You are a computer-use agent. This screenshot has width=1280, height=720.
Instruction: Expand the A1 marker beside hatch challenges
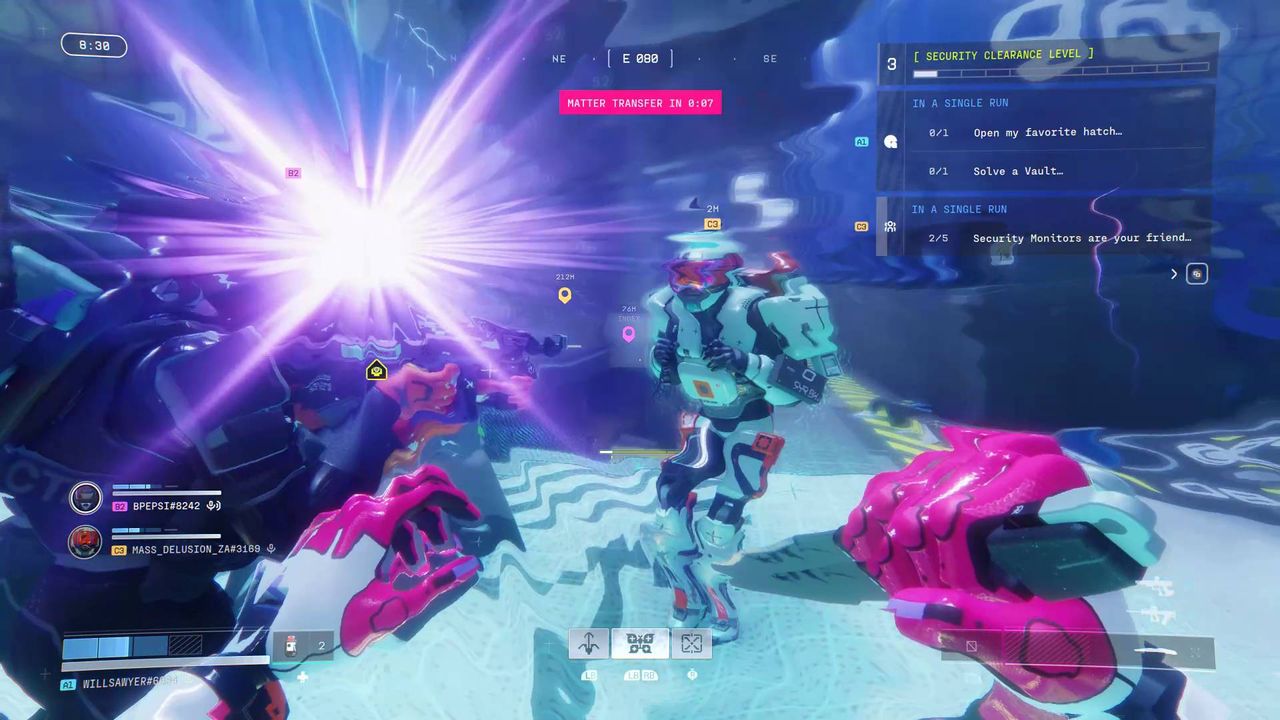862,142
